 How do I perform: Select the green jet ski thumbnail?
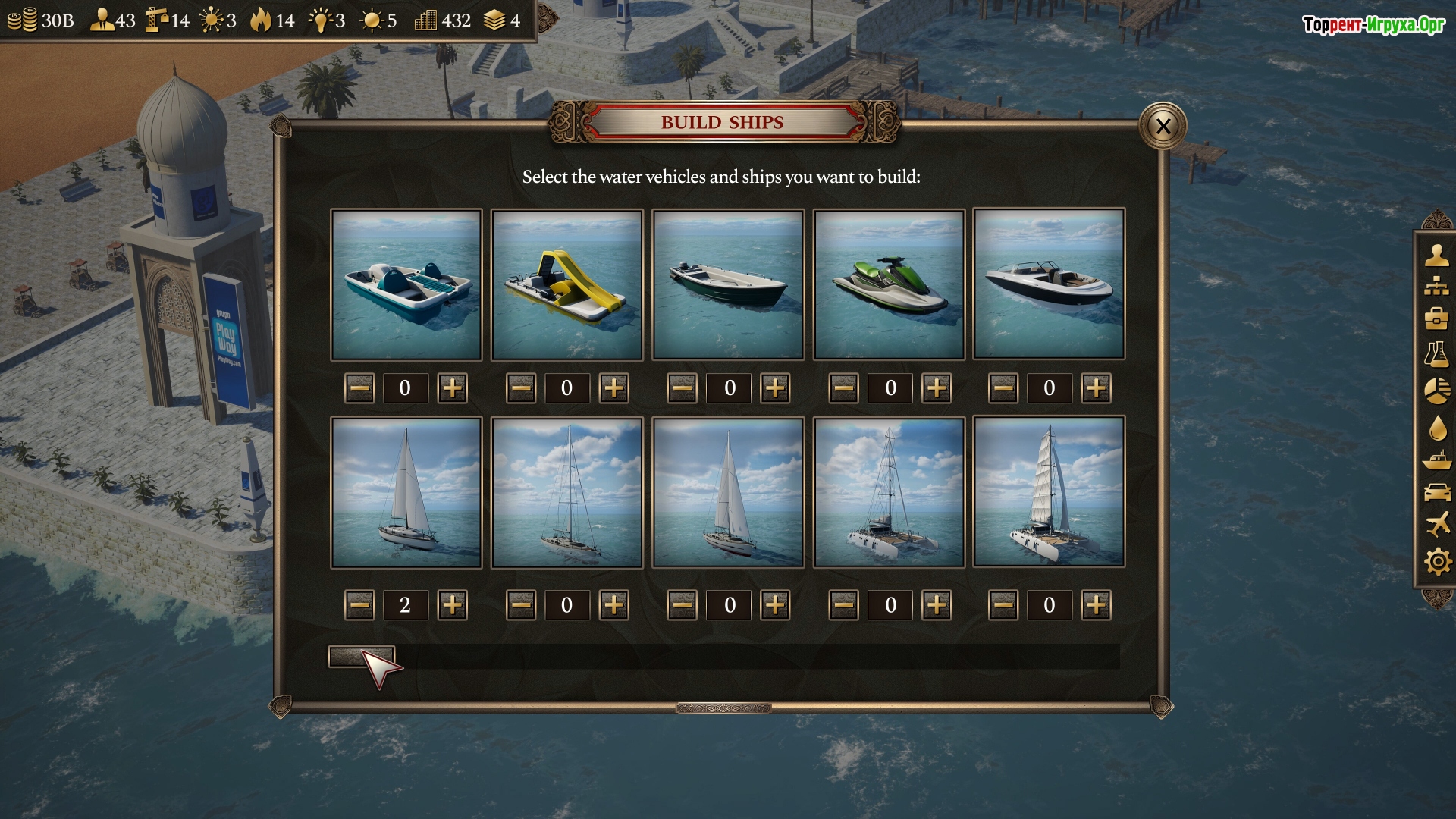coord(889,284)
